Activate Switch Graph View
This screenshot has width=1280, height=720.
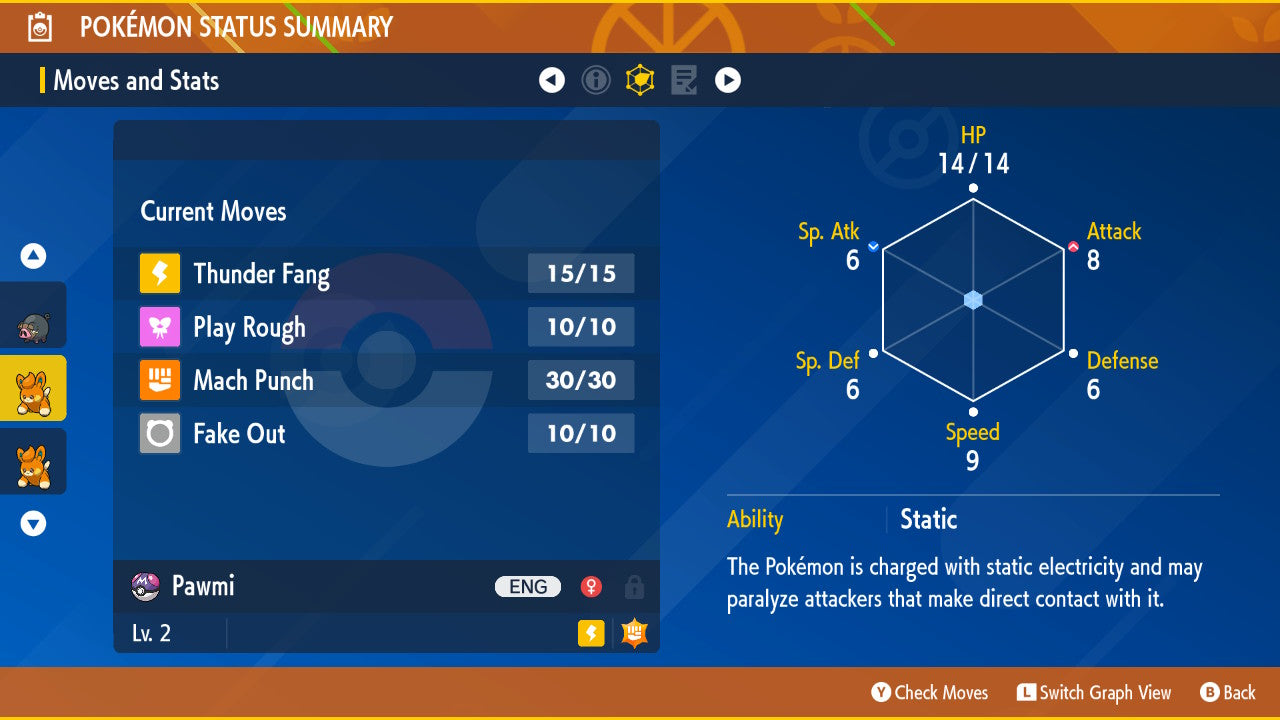click(1094, 693)
